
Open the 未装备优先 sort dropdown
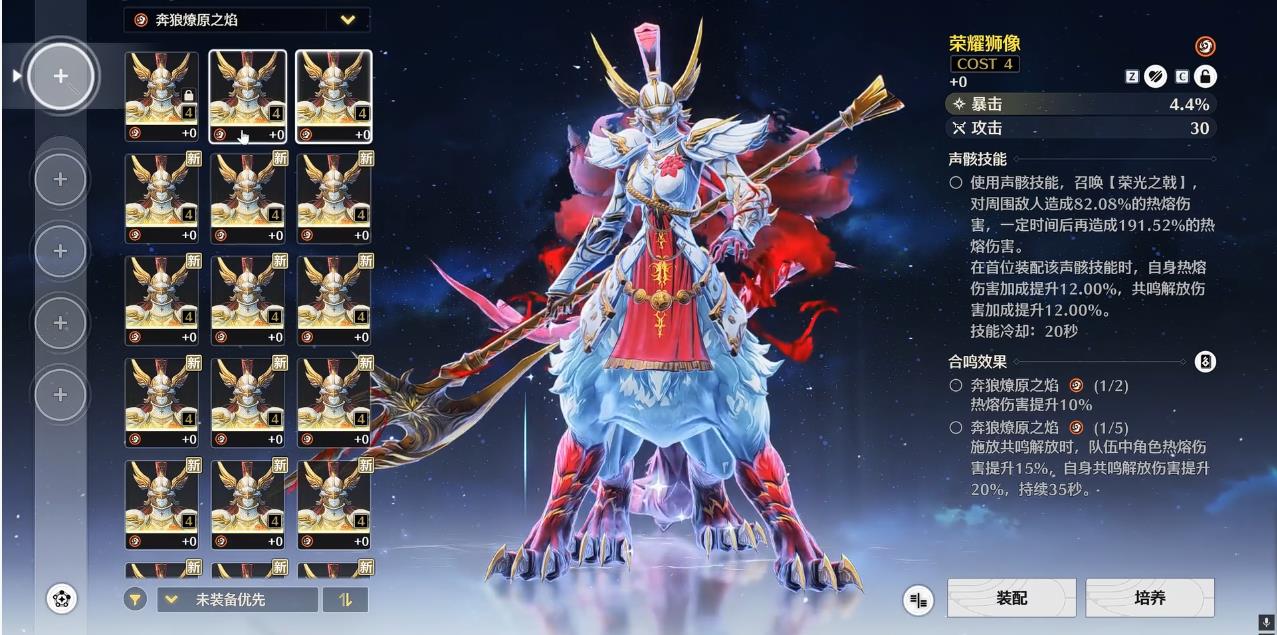click(237, 600)
